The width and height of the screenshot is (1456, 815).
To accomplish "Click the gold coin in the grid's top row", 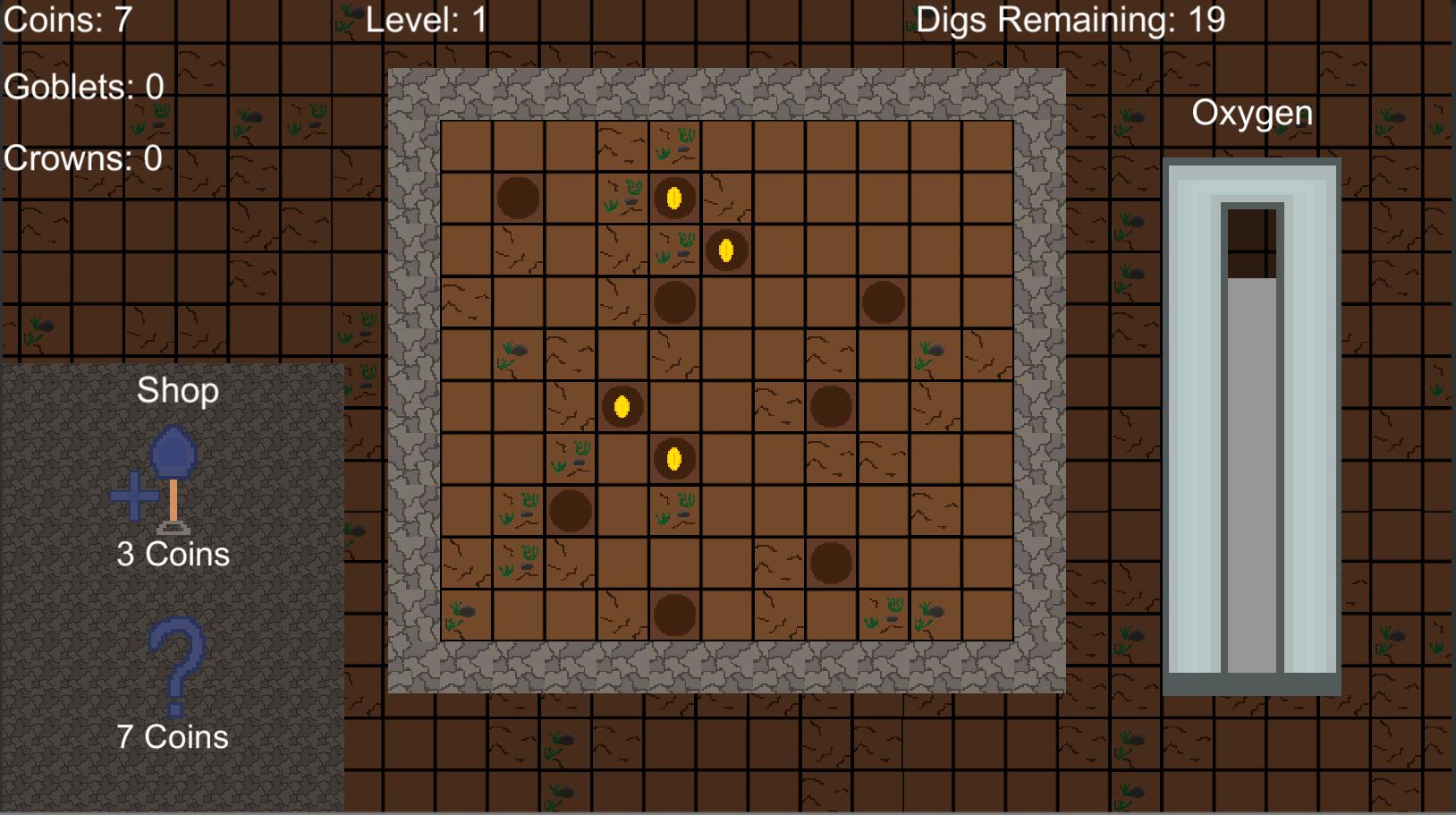I will click(x=673, y=198).
